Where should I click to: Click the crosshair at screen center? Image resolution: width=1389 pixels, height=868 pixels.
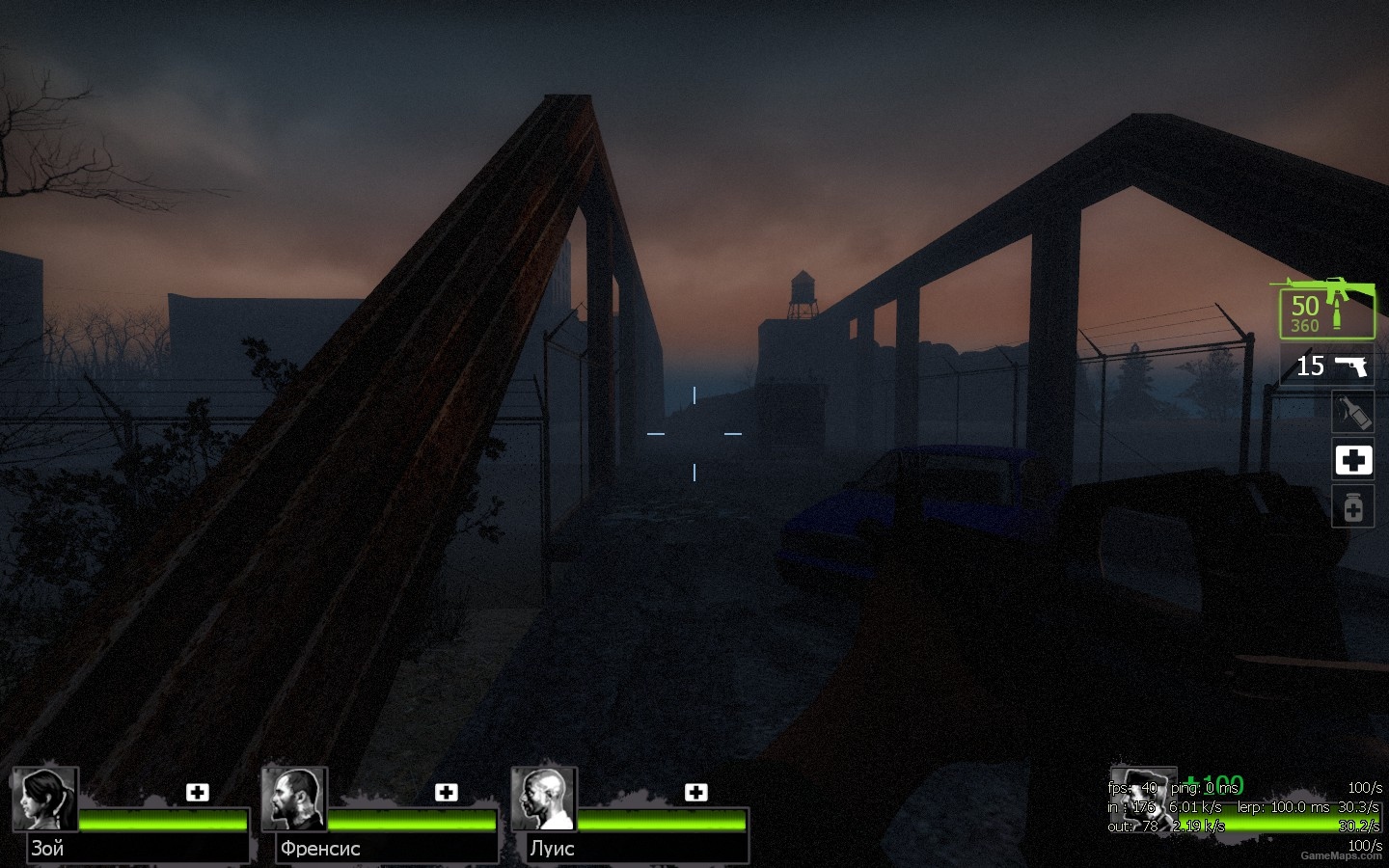694,434
